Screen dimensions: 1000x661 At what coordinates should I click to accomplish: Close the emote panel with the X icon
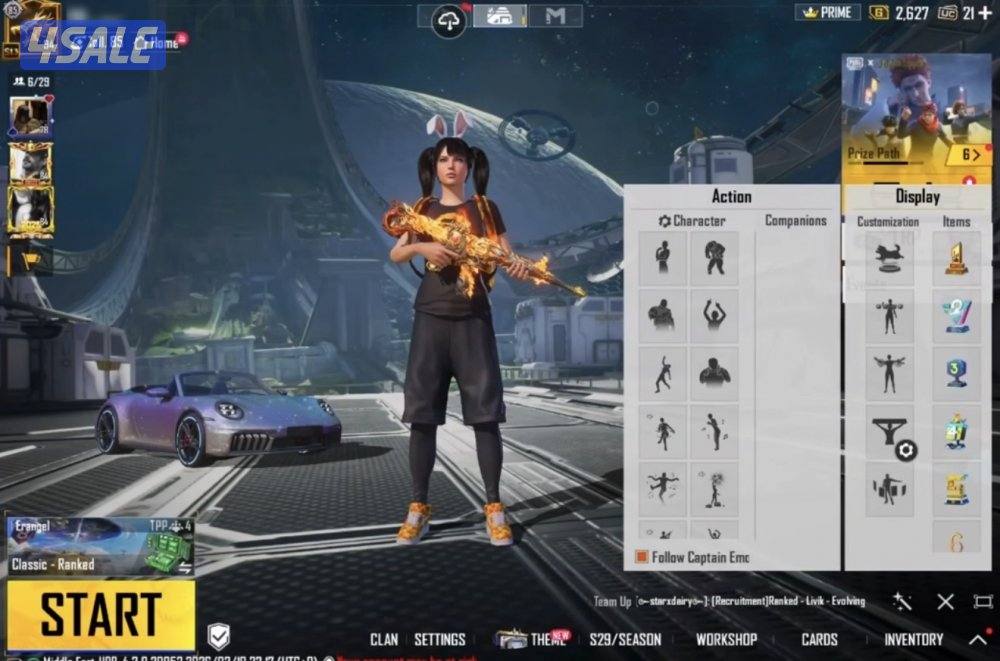(945, 601)
